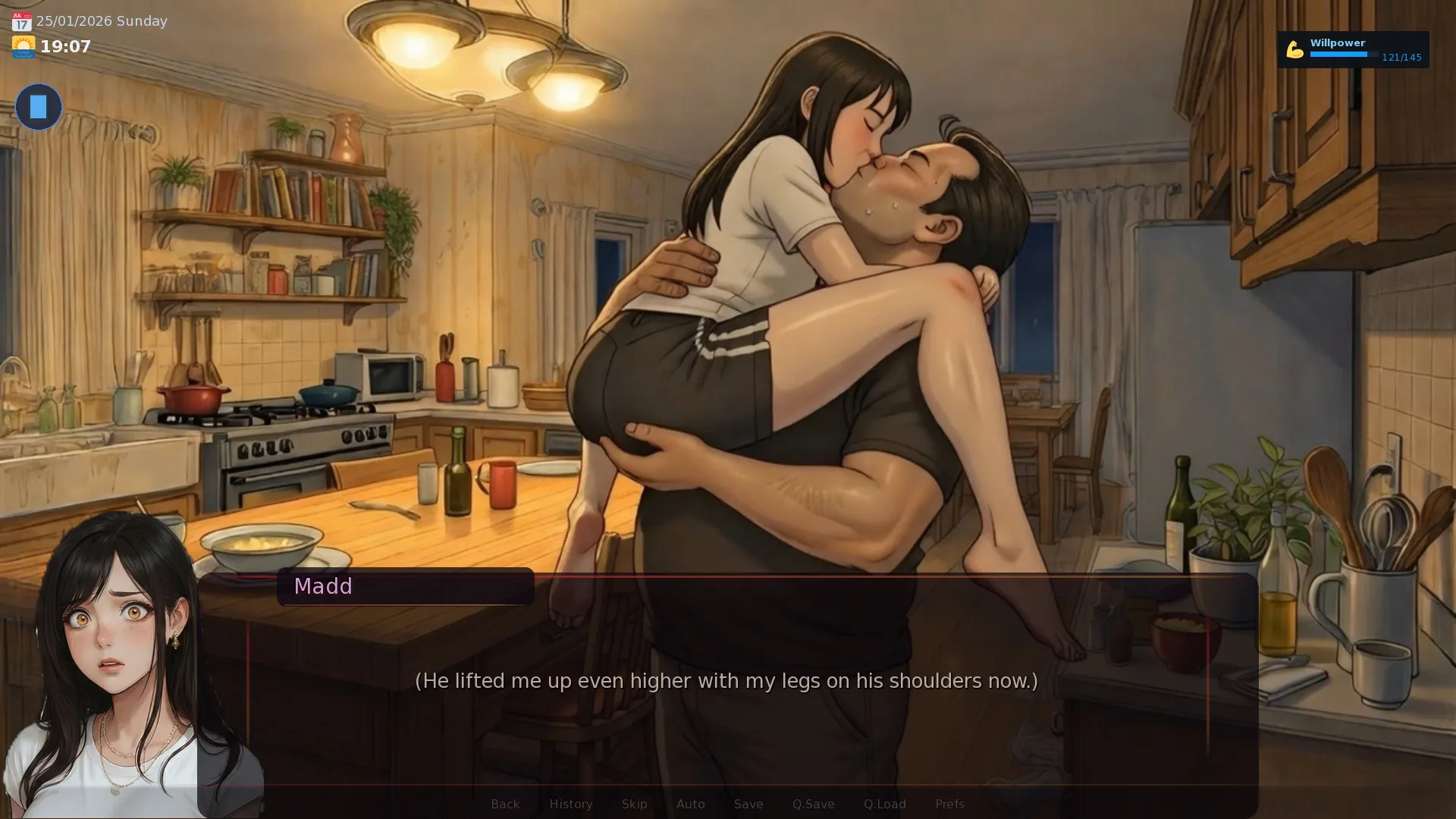
Task: Quick load with Q.Load
Action: tap(884, 804)
